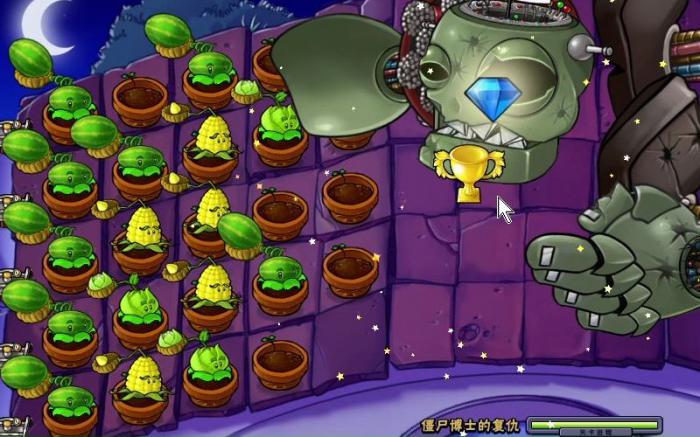Collect the gold trophy
Viewport: 700px width, 437px height.
tap(469, 172)
